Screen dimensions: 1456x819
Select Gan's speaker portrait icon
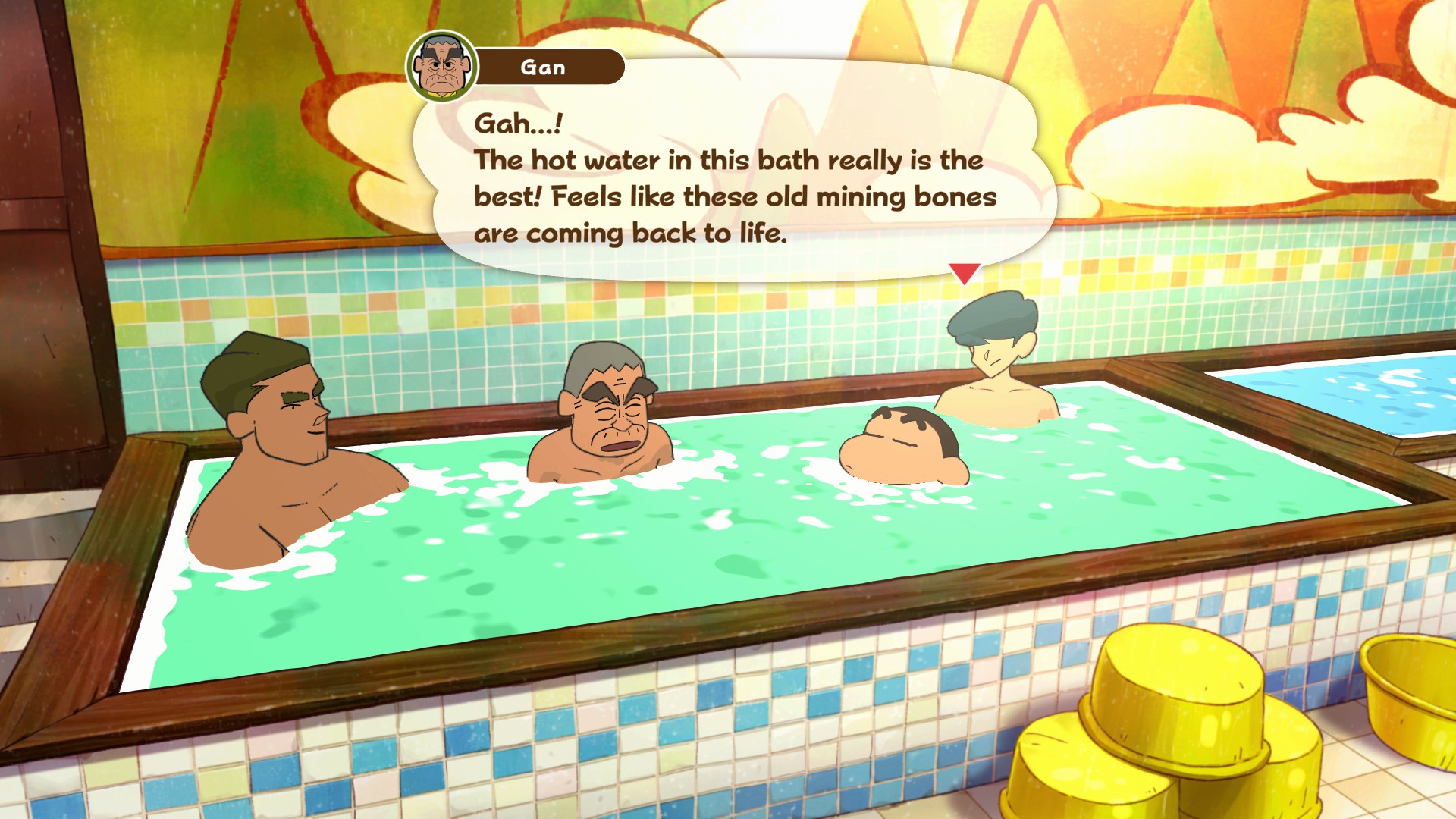pos(442,67)
